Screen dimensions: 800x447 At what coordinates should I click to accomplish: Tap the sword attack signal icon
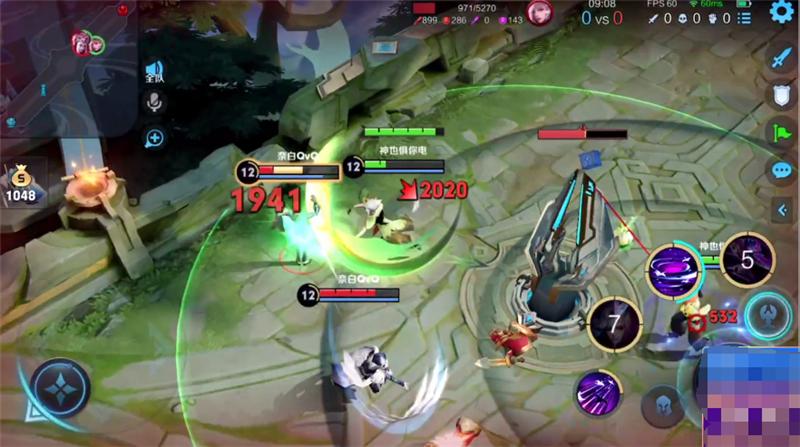(781, 58)
